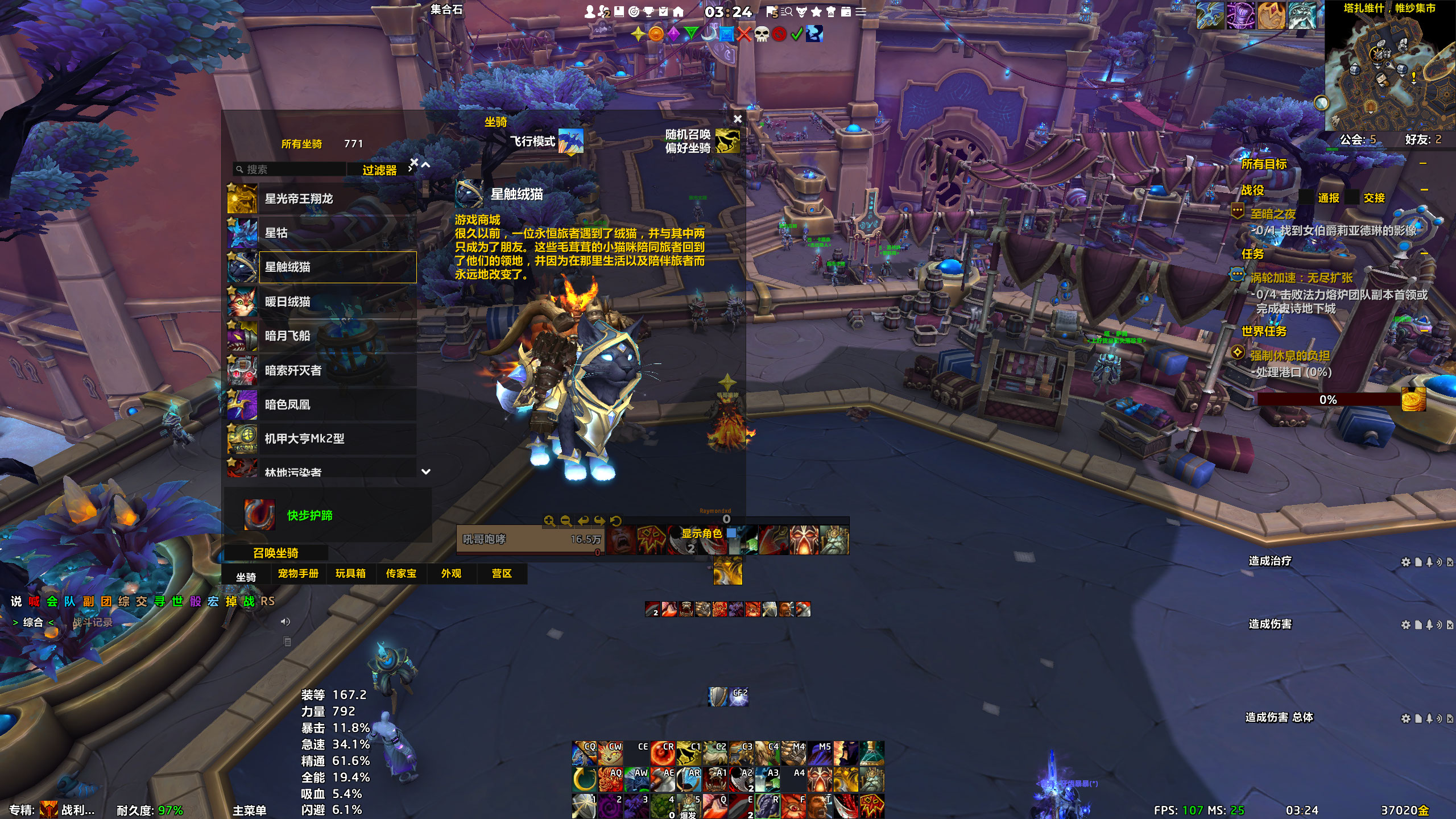Open the 外观 appearances tab
The height and width of the screenshot is (819, 1456).
pos(451,574)
